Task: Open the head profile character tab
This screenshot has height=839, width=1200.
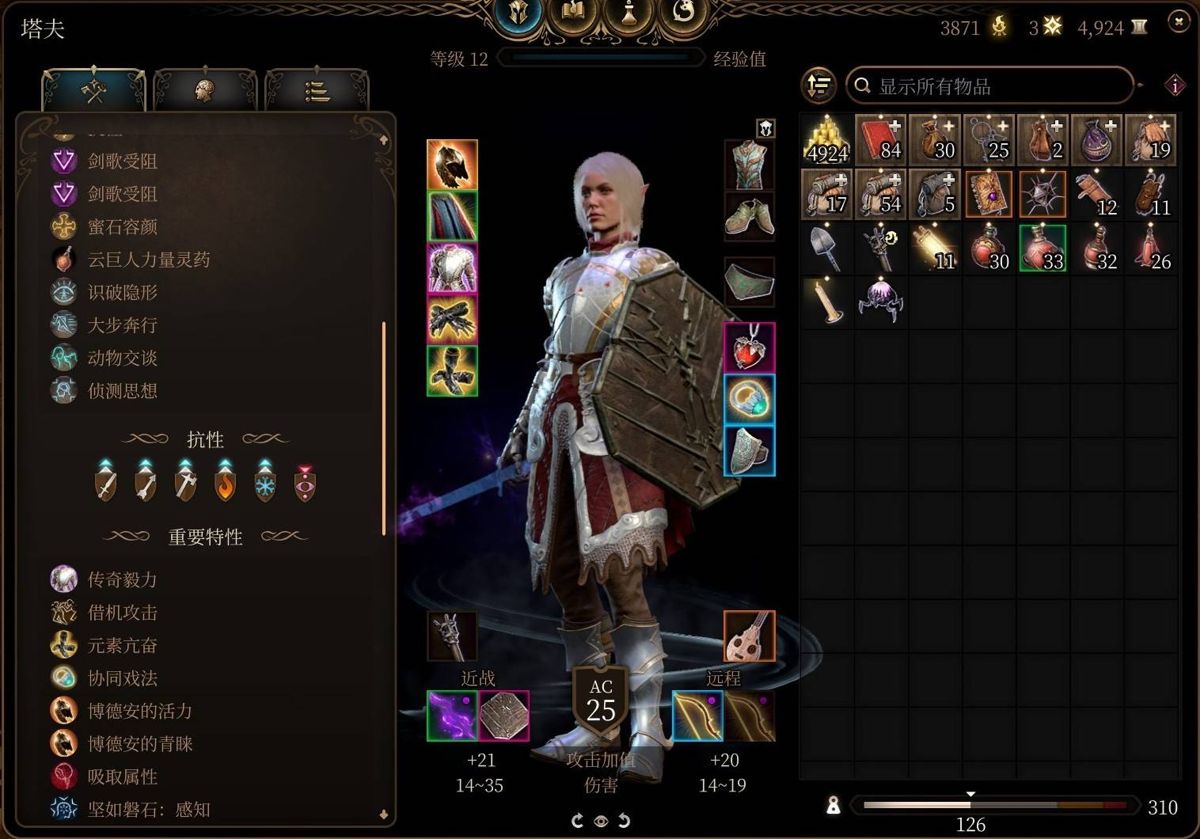Action: point(206,92)
